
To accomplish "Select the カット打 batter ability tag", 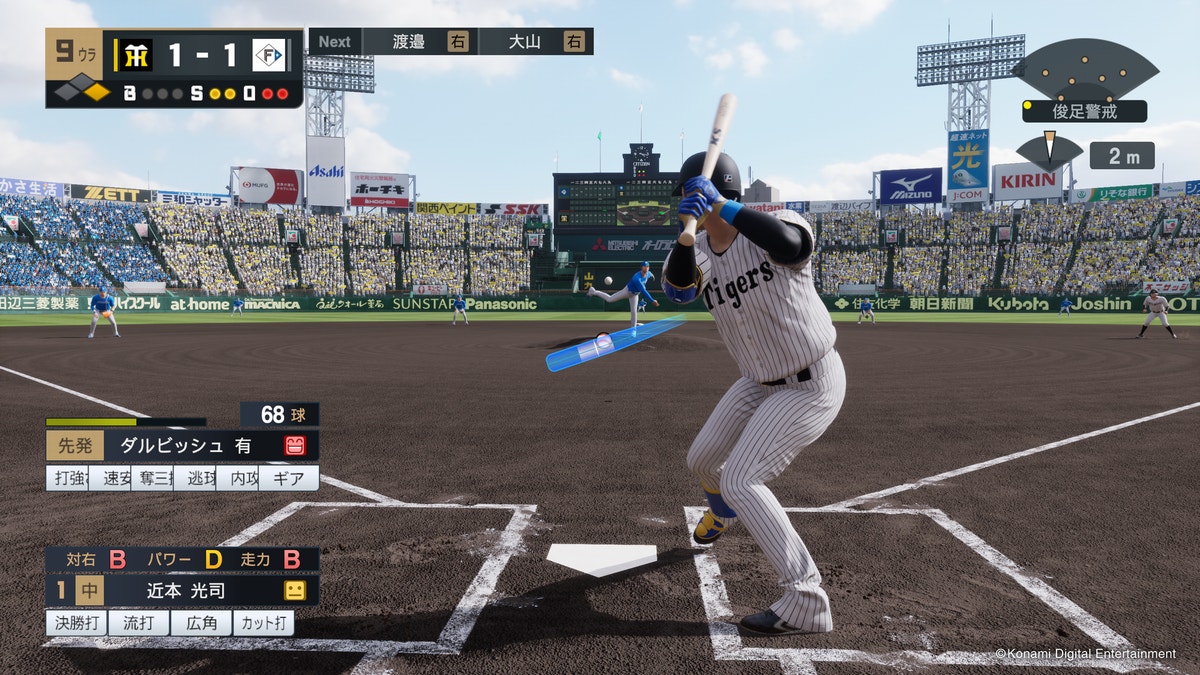I will pyautogui.click(x=263, y=623).
